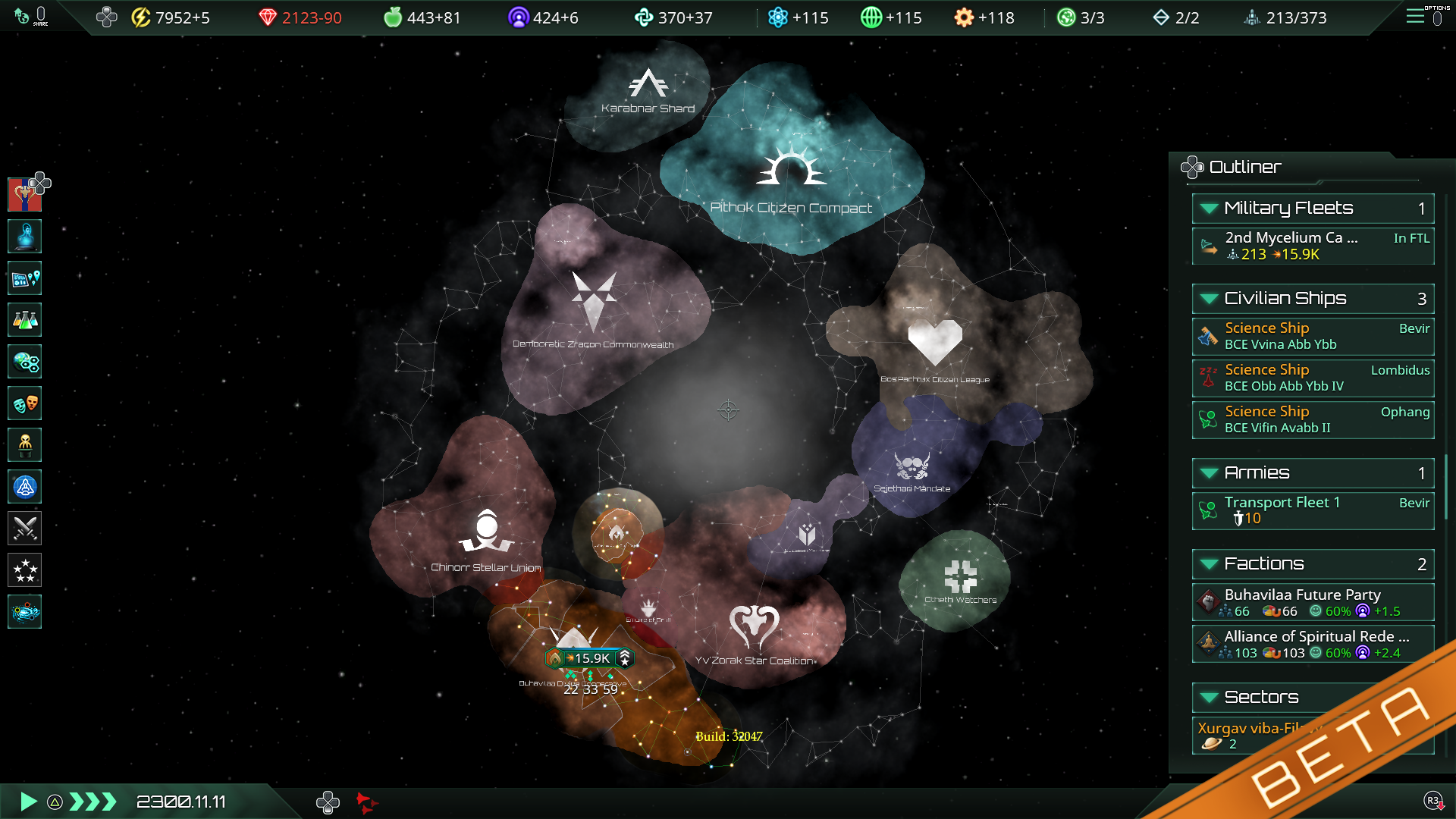Open the war crossed-swords icon
The image size is (1456, 819).
[x=25, y=528]
